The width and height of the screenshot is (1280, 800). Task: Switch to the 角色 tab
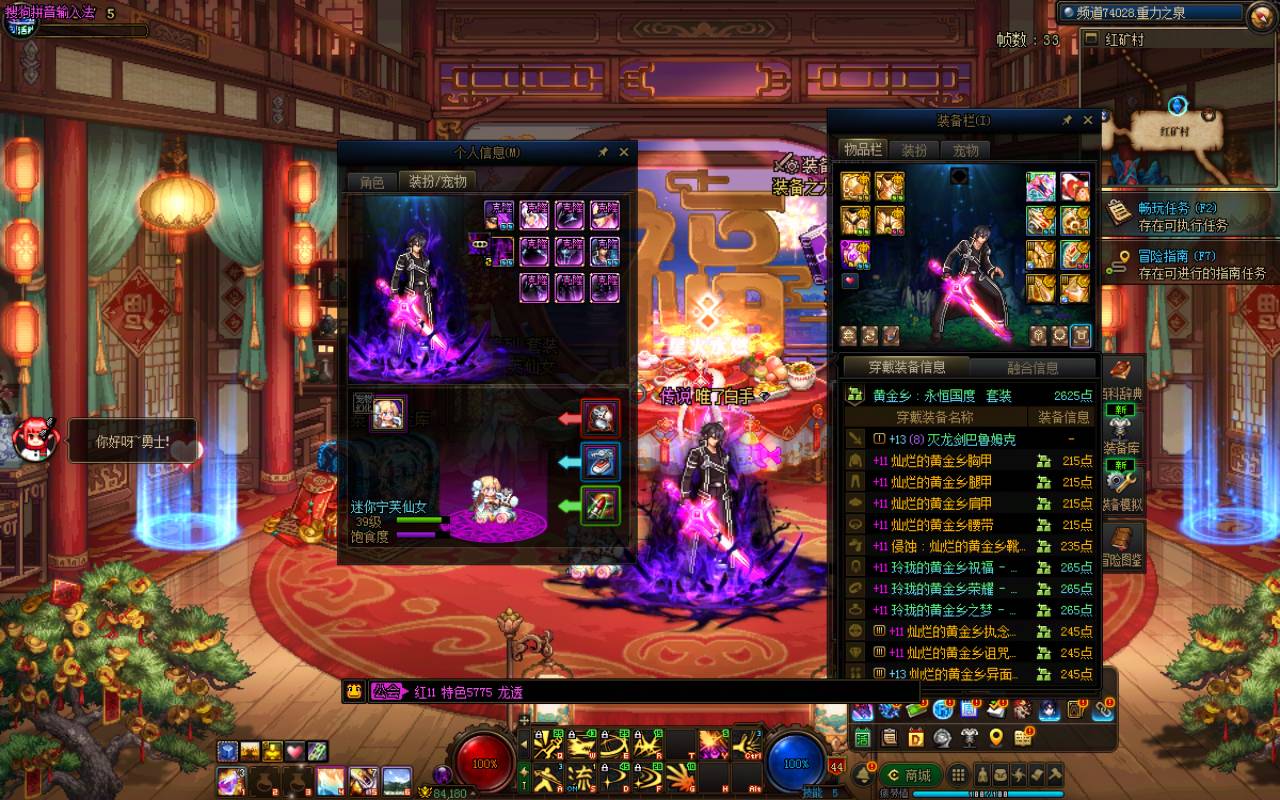[372, 182]
